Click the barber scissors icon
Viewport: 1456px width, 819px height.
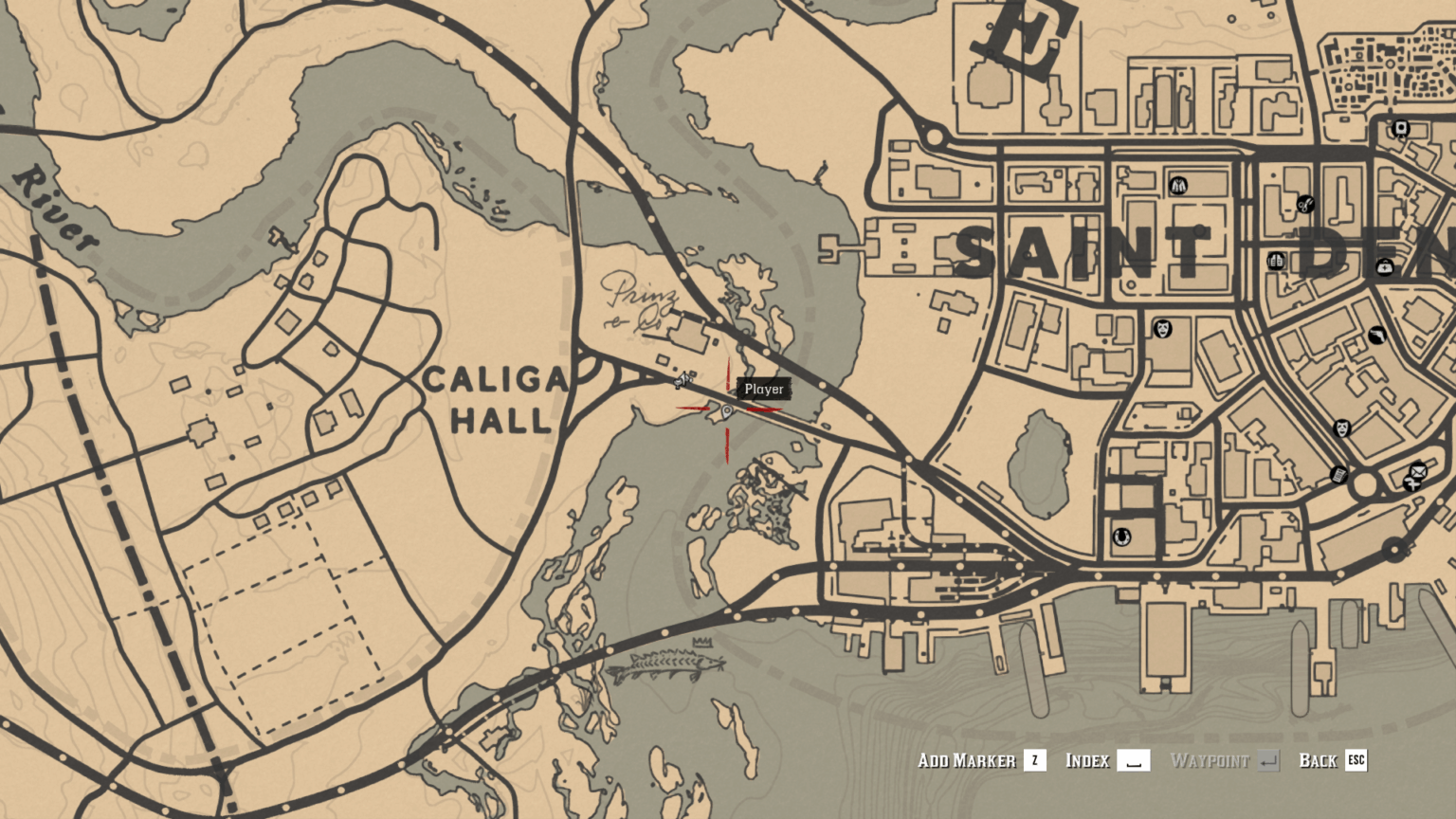coord(1305,203)
